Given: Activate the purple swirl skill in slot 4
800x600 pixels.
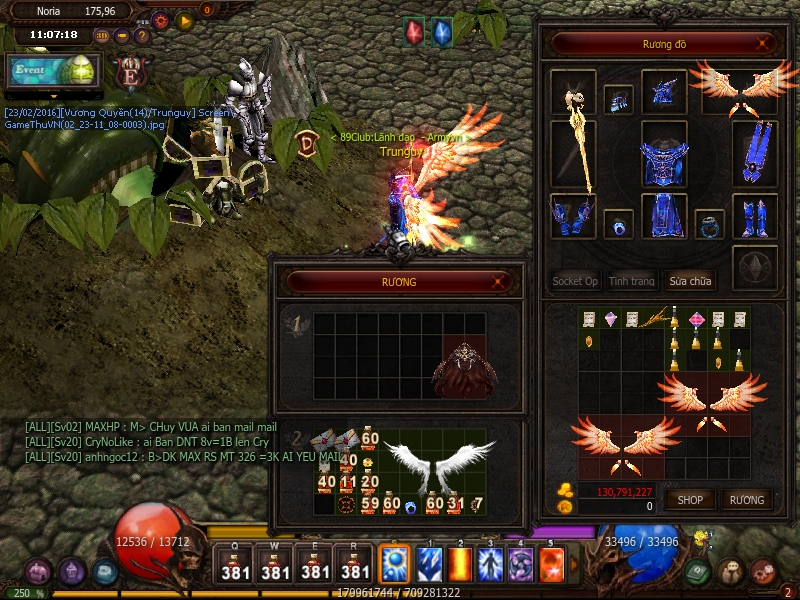Looking at the screenshot, I should (x=521, y=563).
